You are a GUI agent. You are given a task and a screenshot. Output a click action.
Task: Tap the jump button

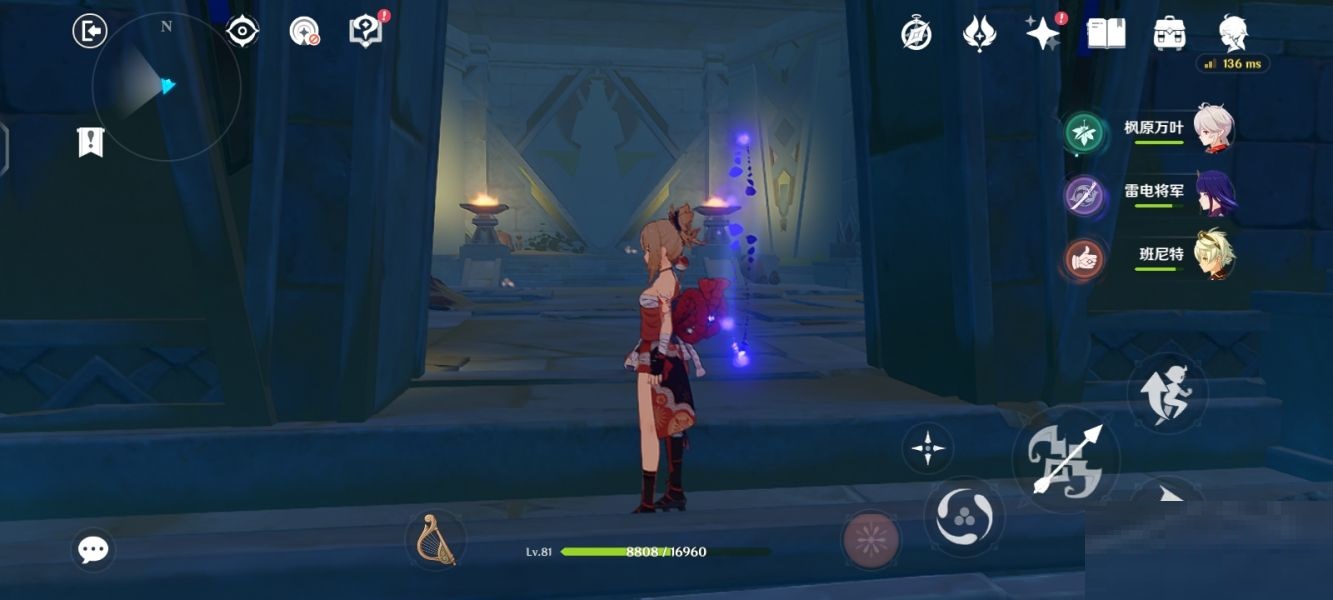click(1167, 392)
